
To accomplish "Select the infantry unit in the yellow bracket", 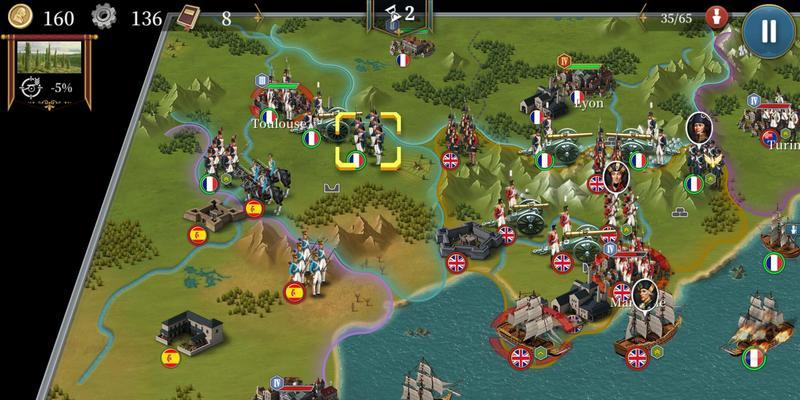I will coord(367,141).
